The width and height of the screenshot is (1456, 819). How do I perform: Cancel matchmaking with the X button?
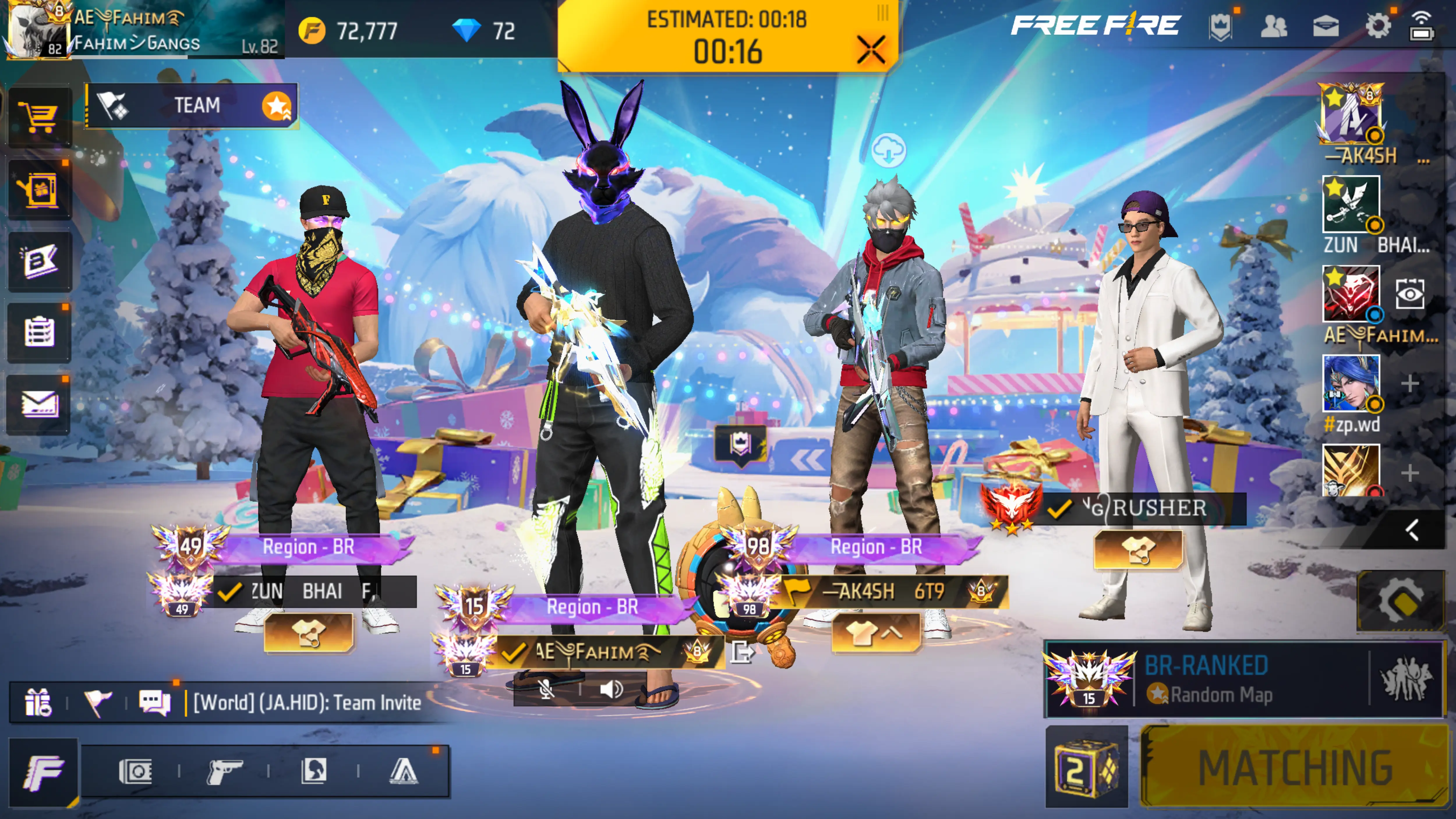pos(870,50)
